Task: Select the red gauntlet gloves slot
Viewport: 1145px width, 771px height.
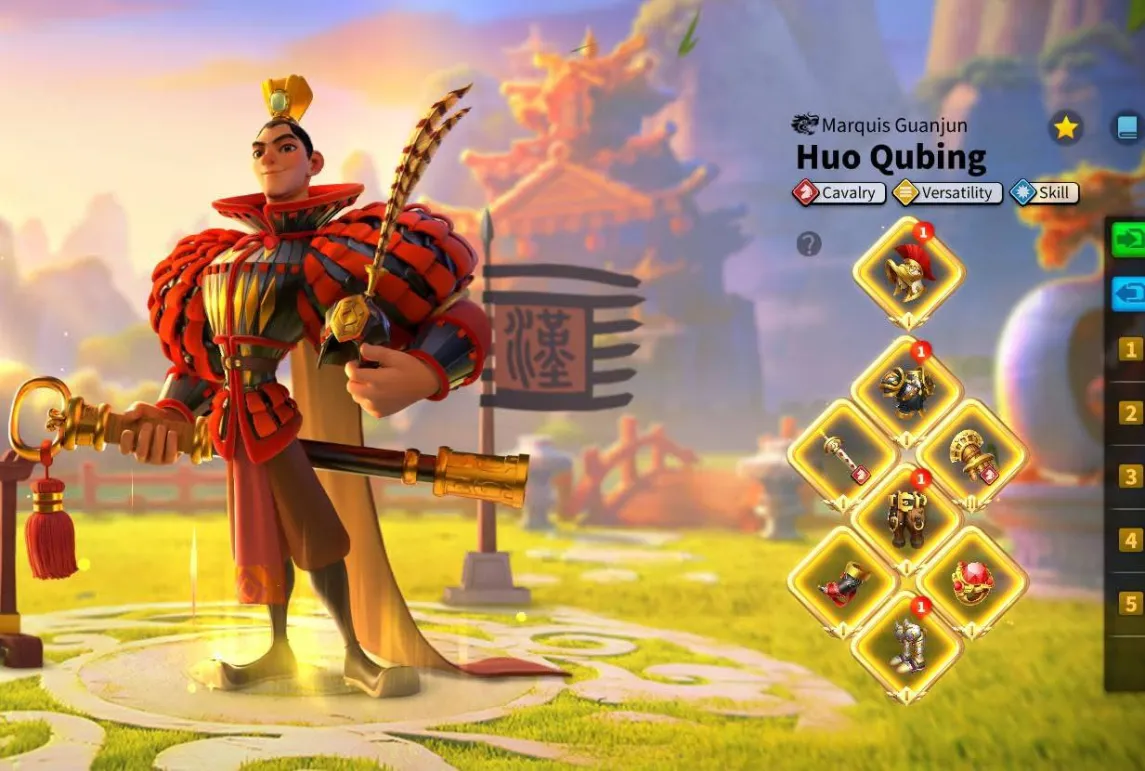Action: pos(842,582)
